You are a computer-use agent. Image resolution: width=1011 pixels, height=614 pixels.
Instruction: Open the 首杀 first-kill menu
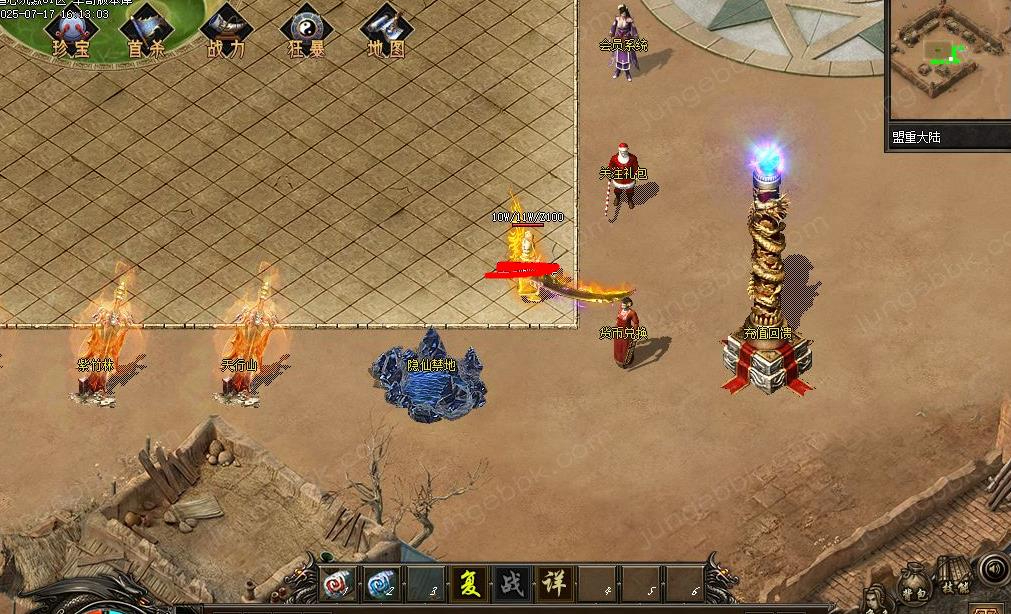click(147, 31)
